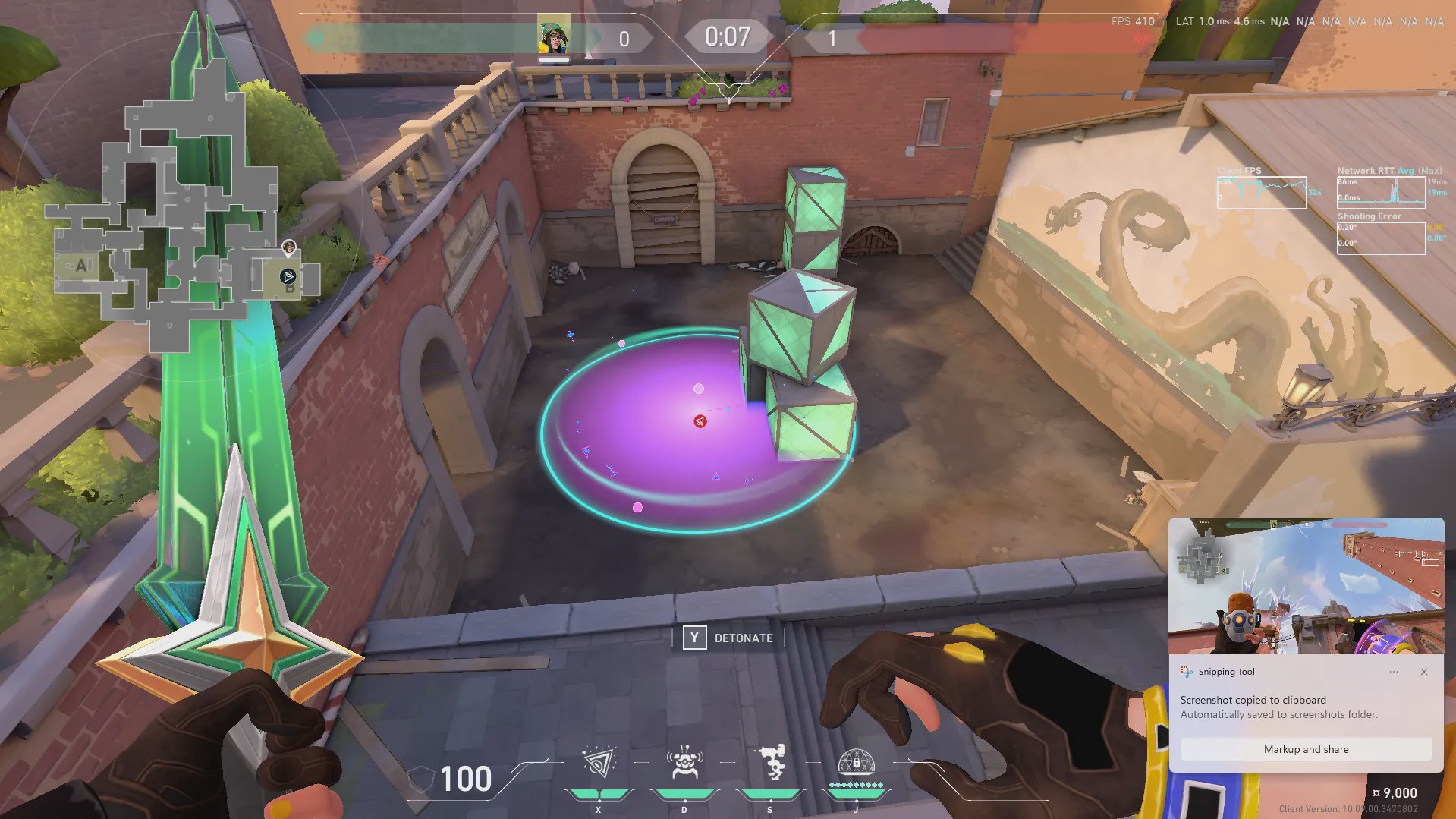Select the Killjoy agent portrait in top bar

553,36
